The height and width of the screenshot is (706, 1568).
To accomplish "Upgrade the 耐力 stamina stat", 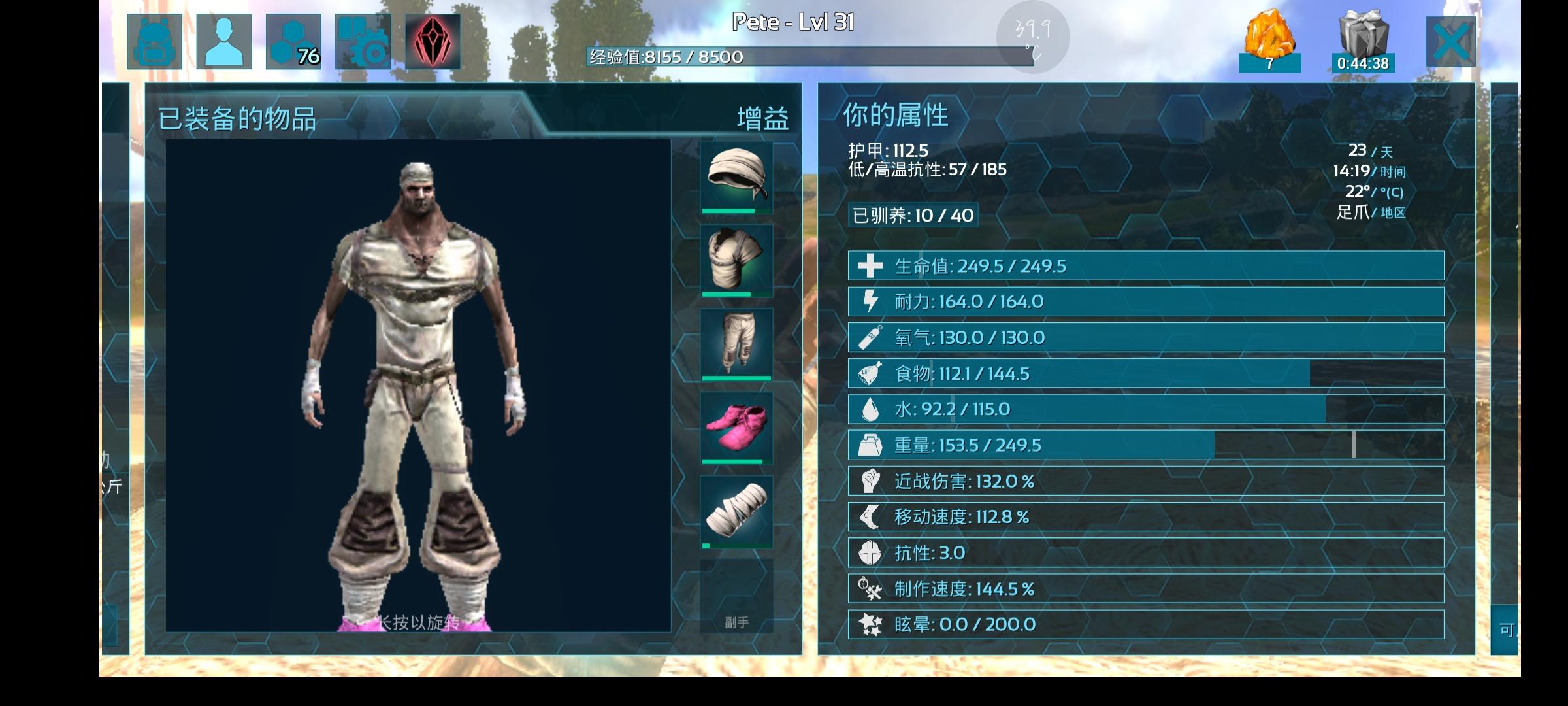I will pos(1145,301).
